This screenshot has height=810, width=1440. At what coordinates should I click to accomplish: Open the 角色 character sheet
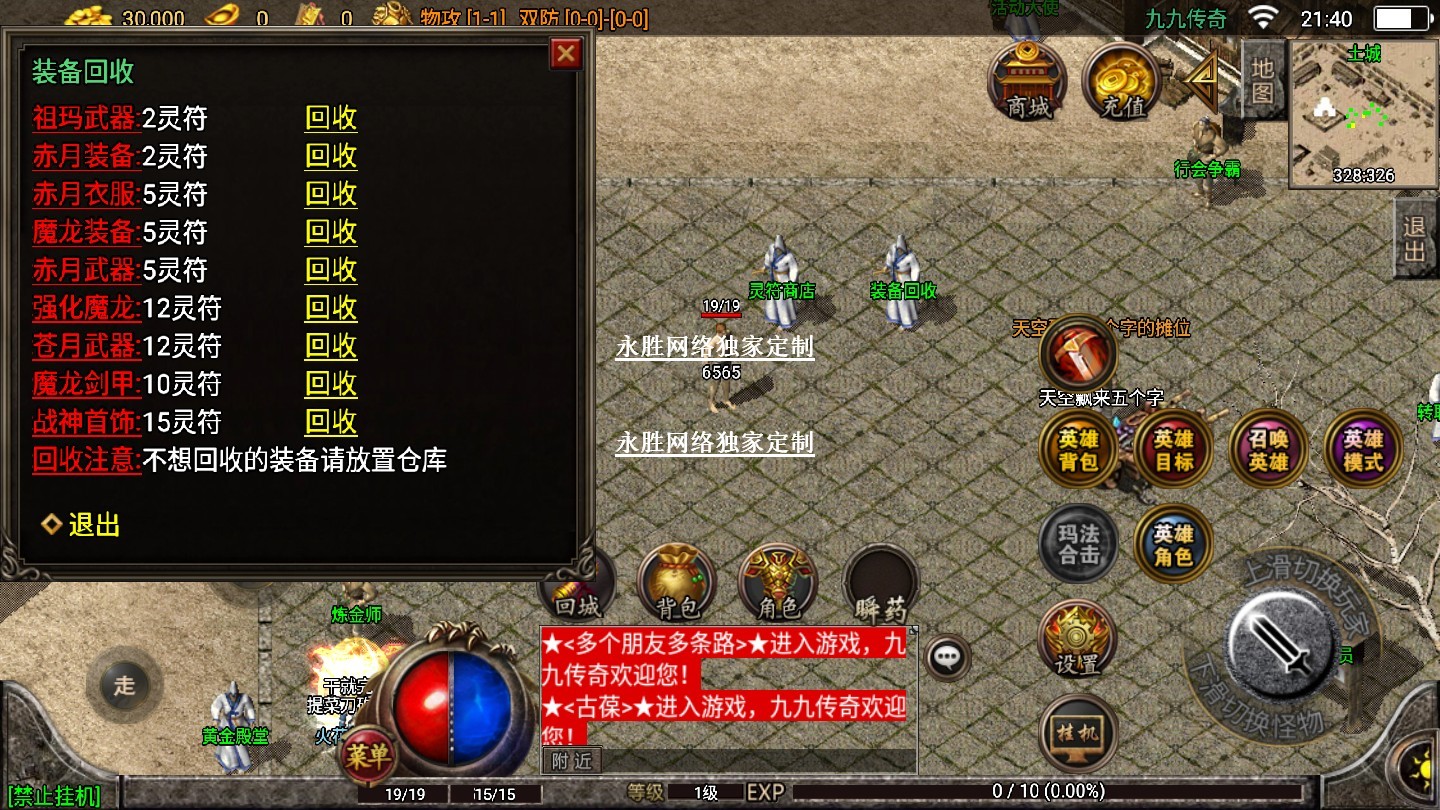click(777, 582)
